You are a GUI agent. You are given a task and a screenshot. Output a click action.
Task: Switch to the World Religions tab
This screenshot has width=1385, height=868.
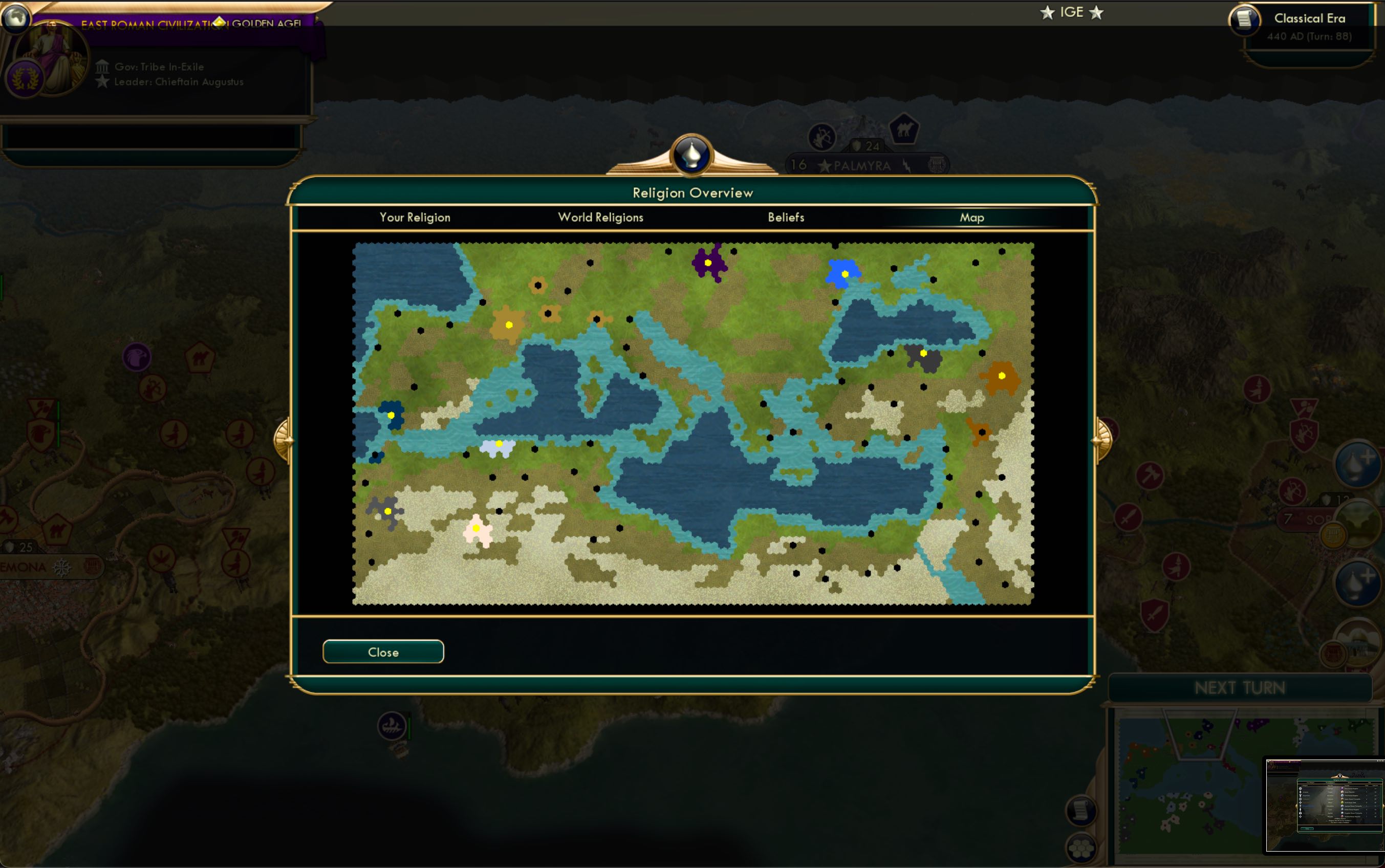[x=600, y=218]
